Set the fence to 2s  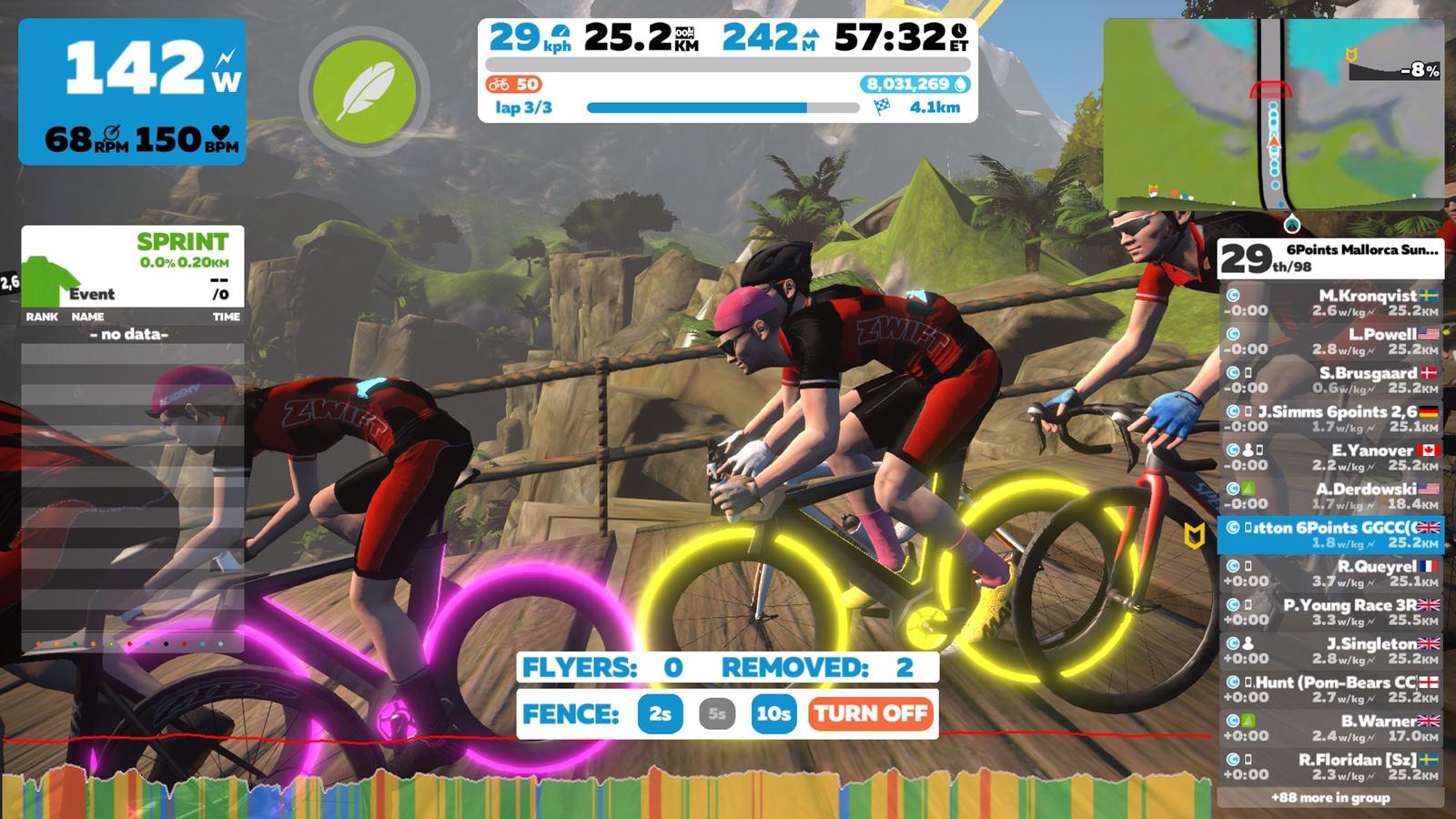click(660, 714)
